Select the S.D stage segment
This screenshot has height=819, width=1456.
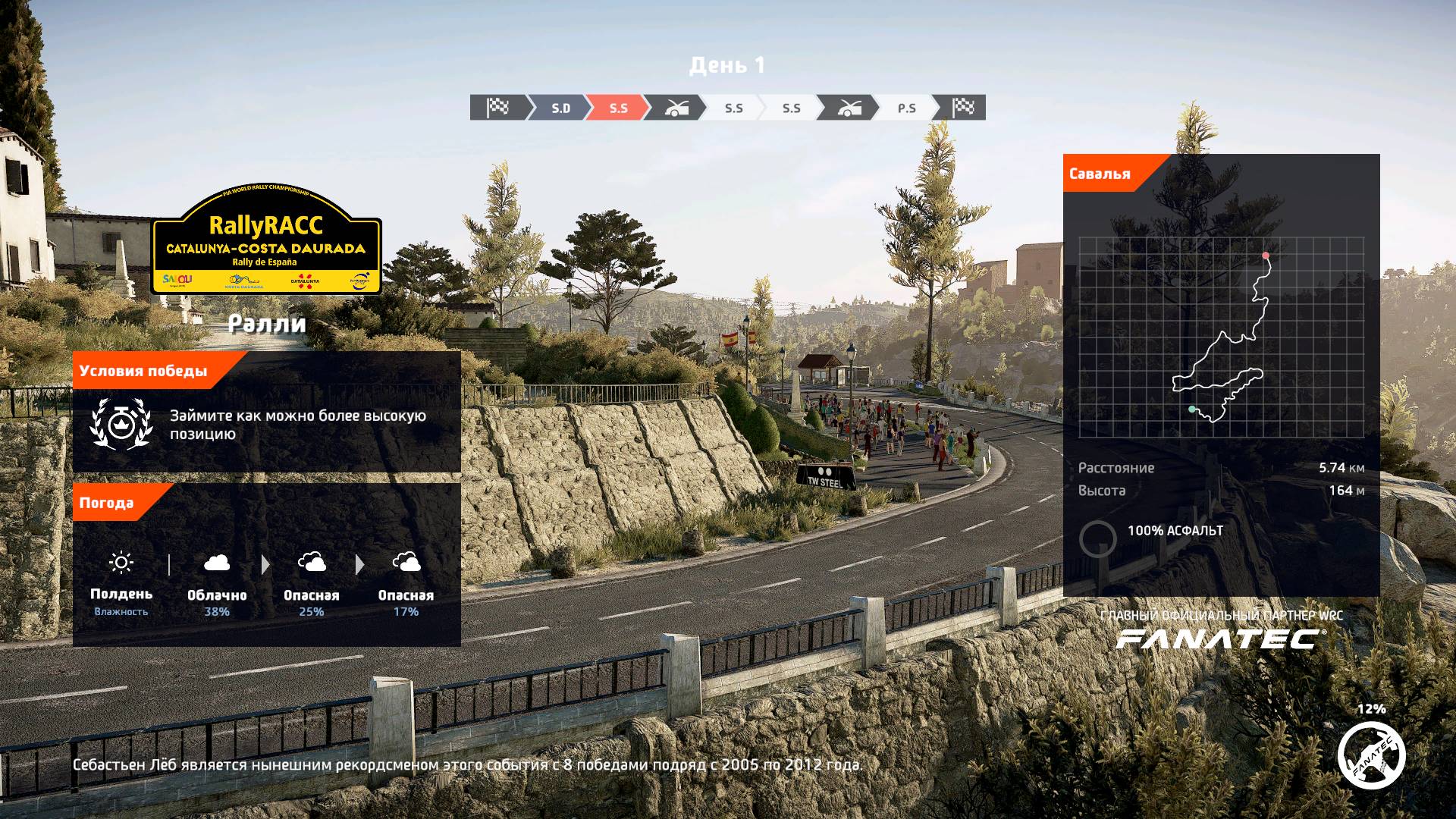[560, 108]
